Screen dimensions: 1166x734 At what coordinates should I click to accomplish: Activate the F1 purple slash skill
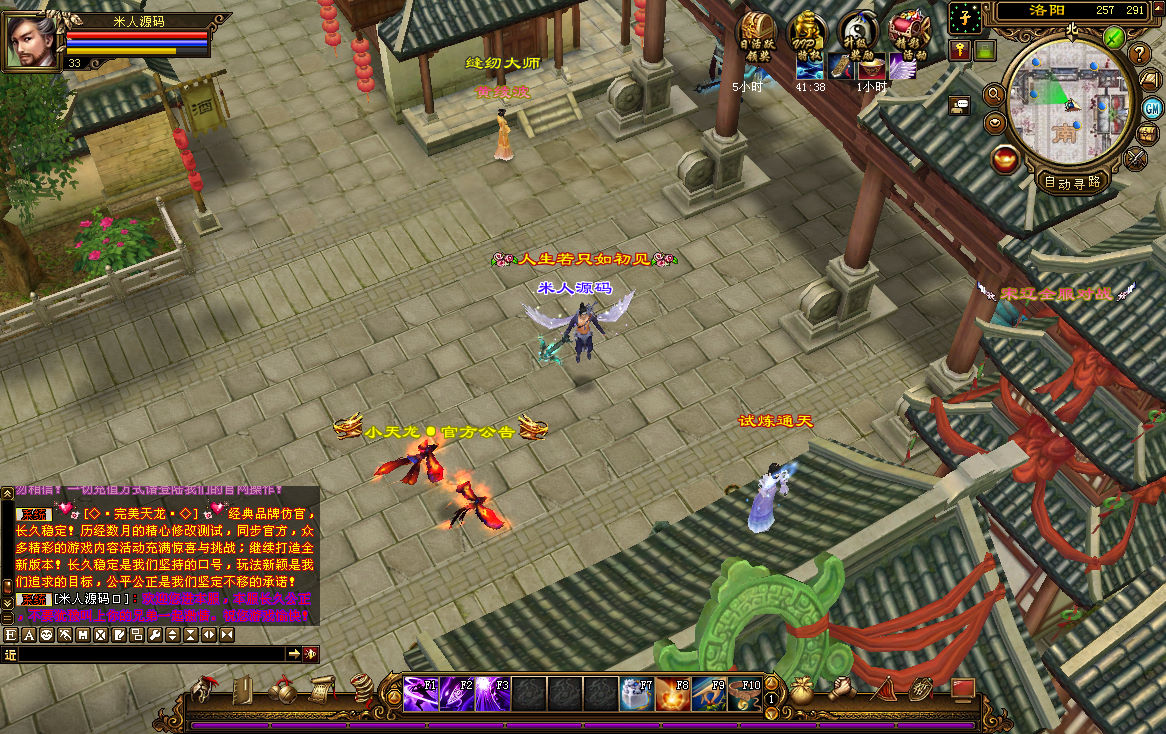[420, 693]
